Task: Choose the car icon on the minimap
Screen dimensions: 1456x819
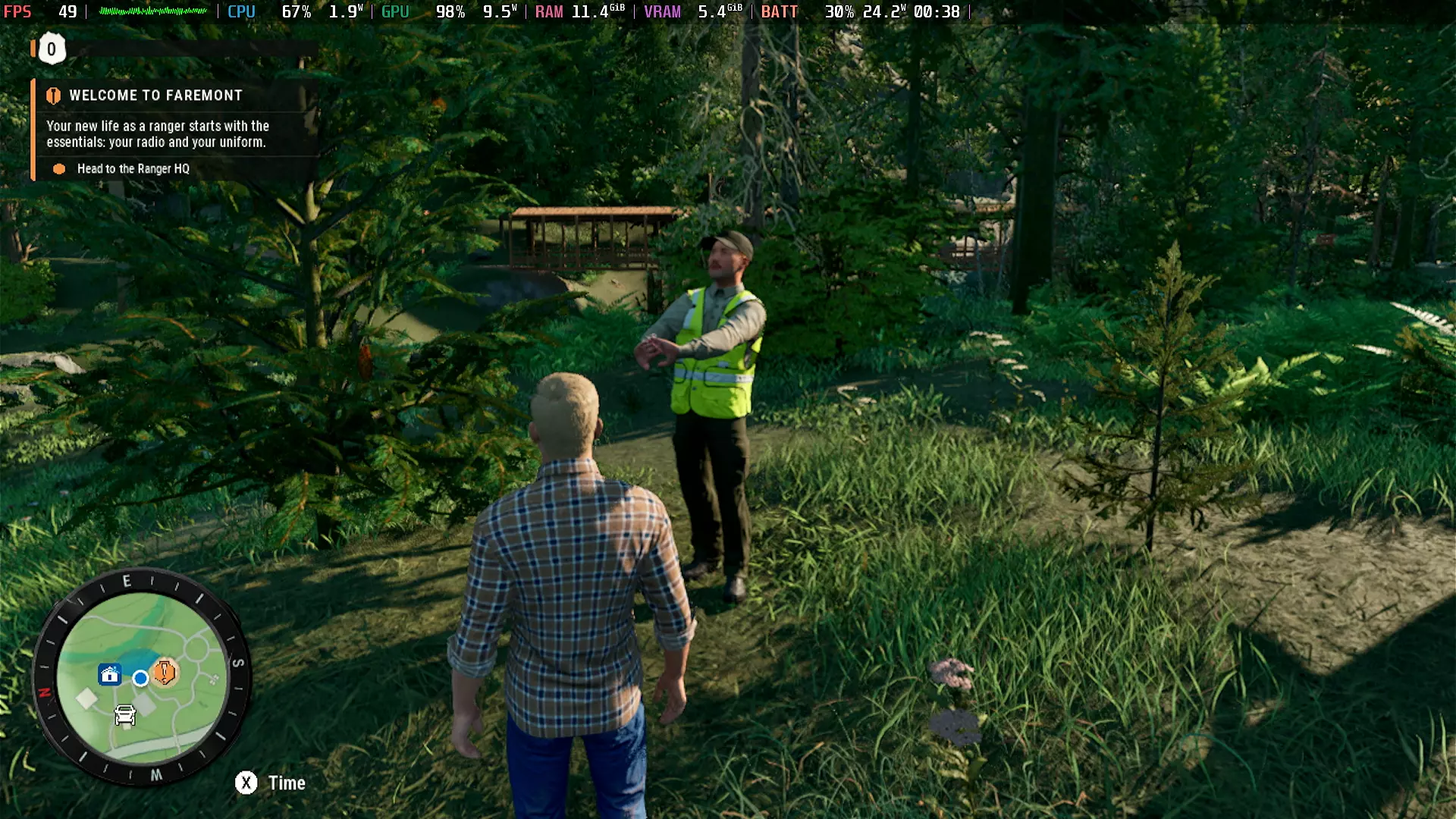Action: click(x=125, y=715)
